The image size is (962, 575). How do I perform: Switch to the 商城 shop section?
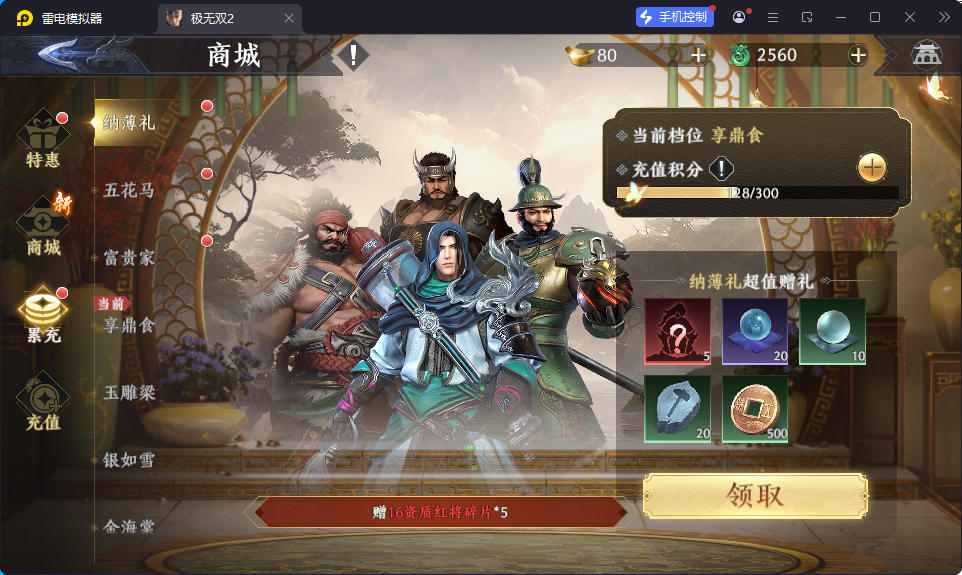point(43,227)
